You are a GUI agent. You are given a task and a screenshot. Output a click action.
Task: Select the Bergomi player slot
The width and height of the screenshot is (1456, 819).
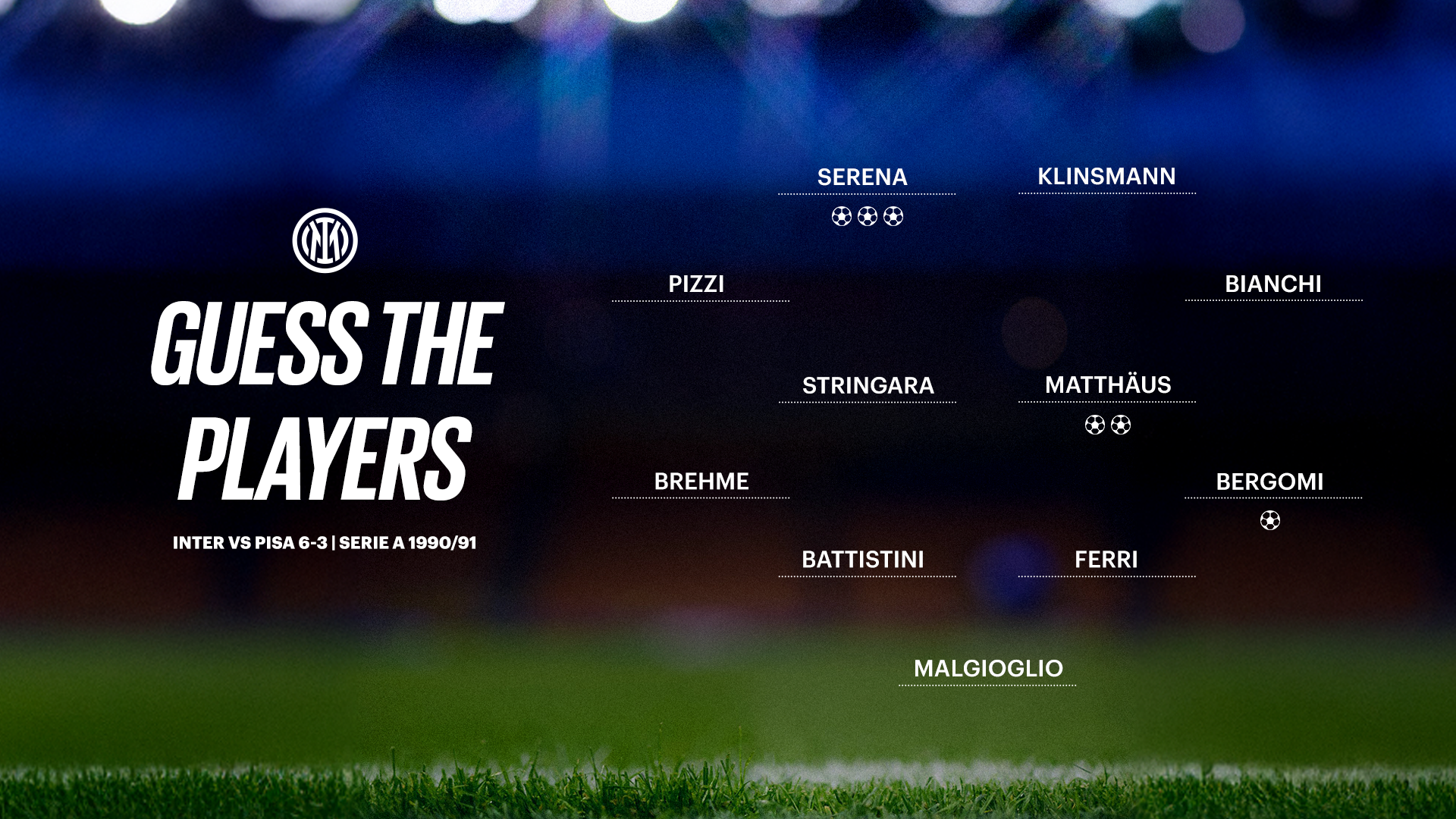pos(1269,482)
